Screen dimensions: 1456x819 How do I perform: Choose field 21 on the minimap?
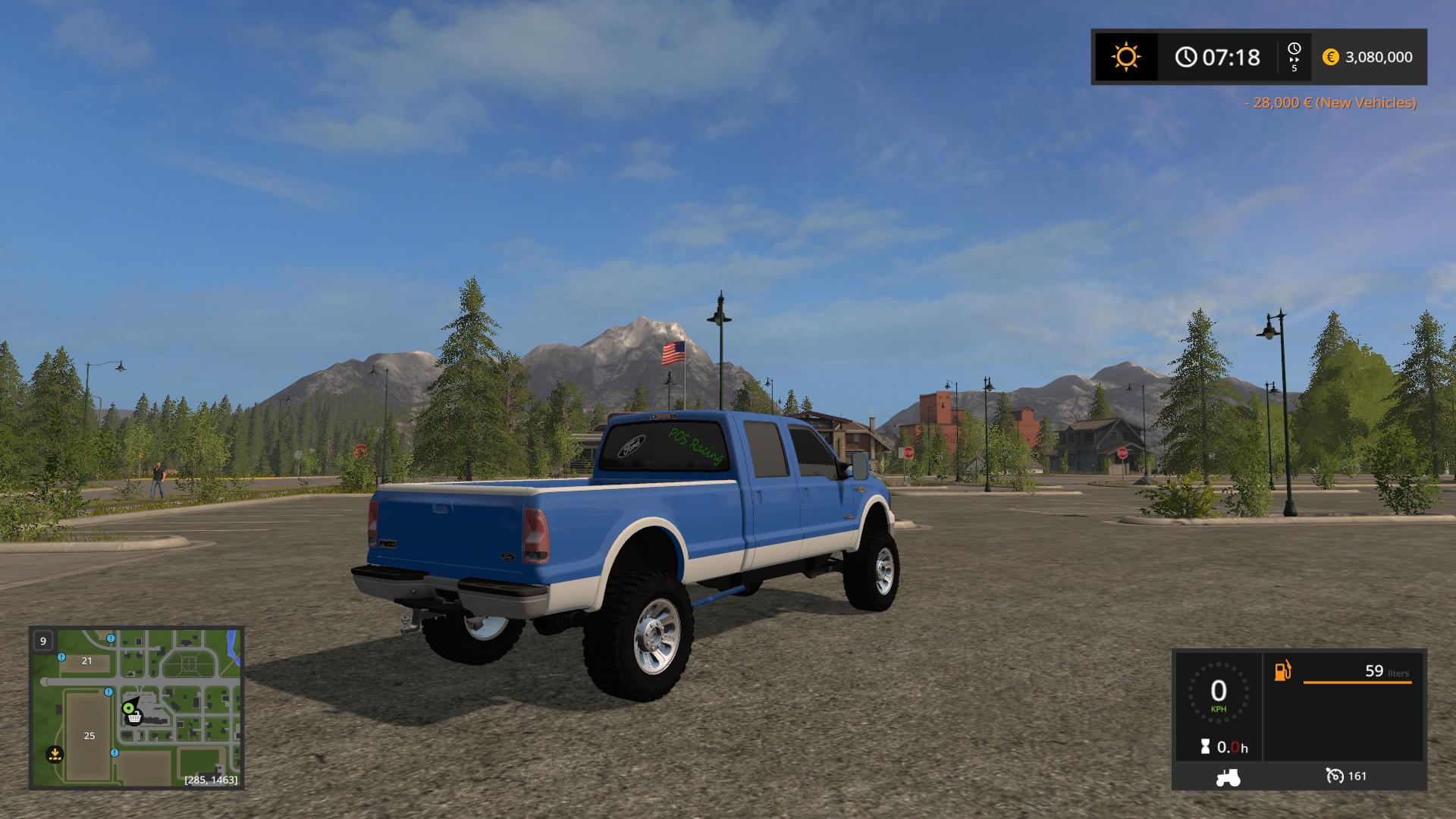(x=86, y=661)
